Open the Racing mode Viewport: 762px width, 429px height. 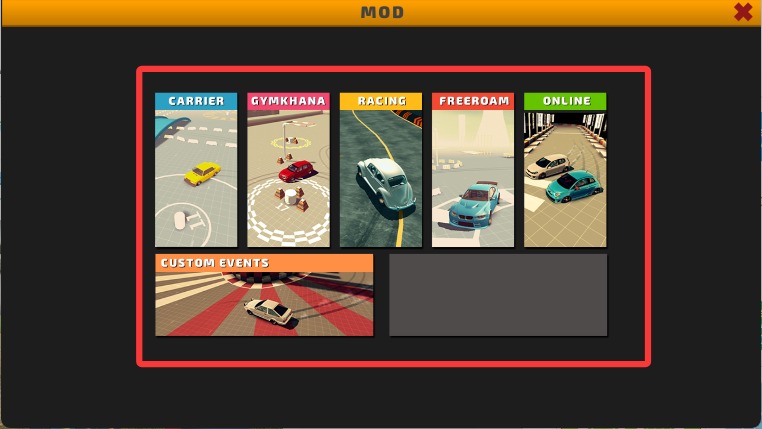(x=380, y=170)
